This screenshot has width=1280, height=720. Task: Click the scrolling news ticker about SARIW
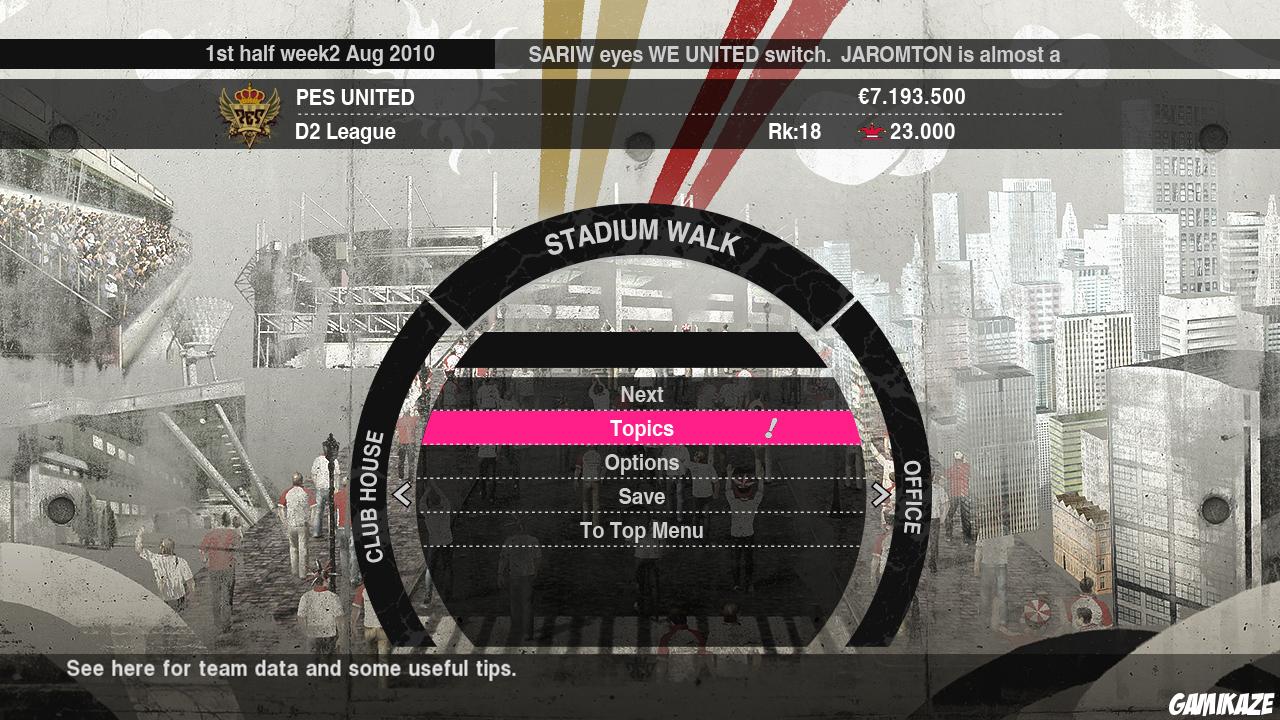(x=795, y=56)
